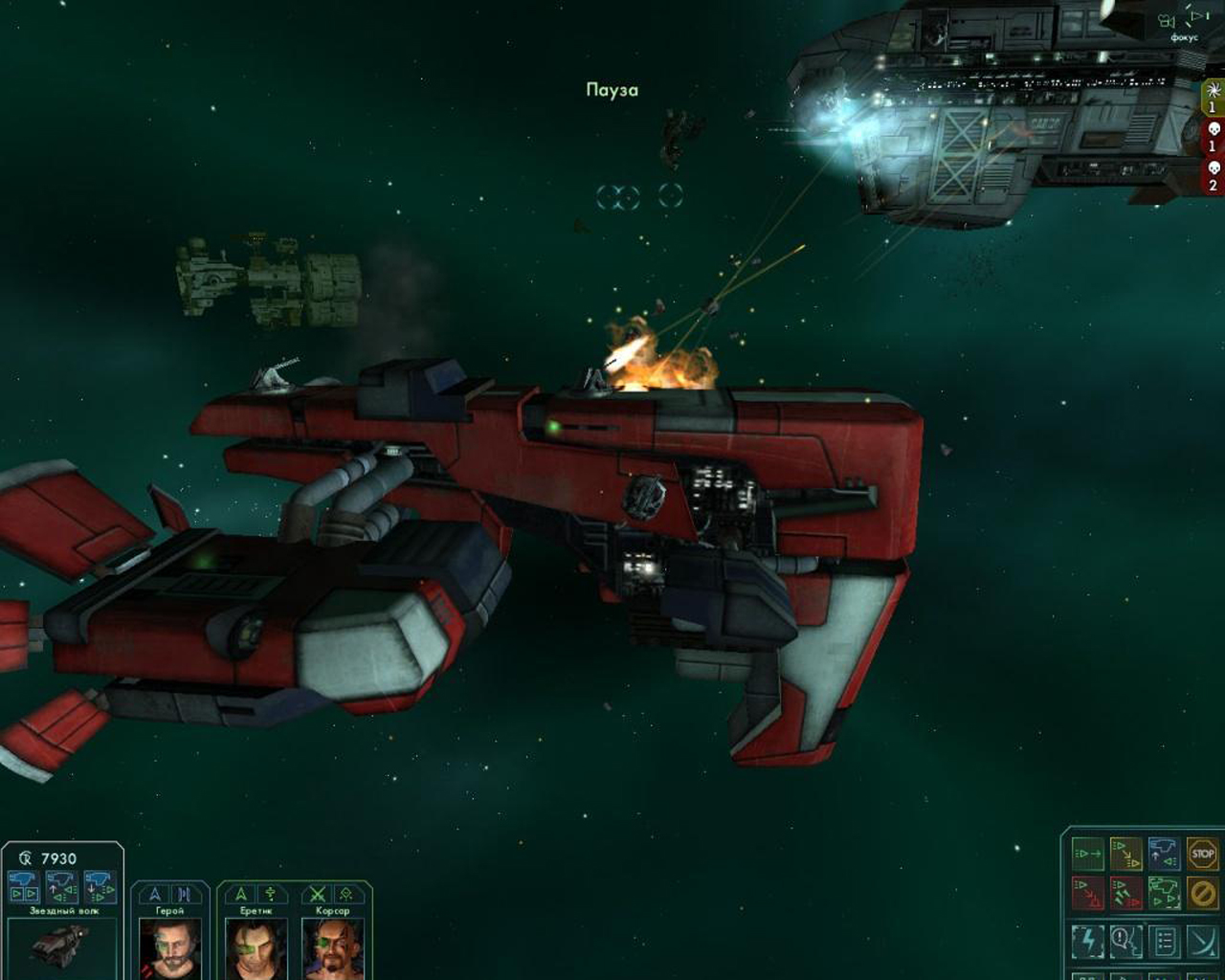
Task: Choose the green mothership escort command
Action: [1164, 893]
